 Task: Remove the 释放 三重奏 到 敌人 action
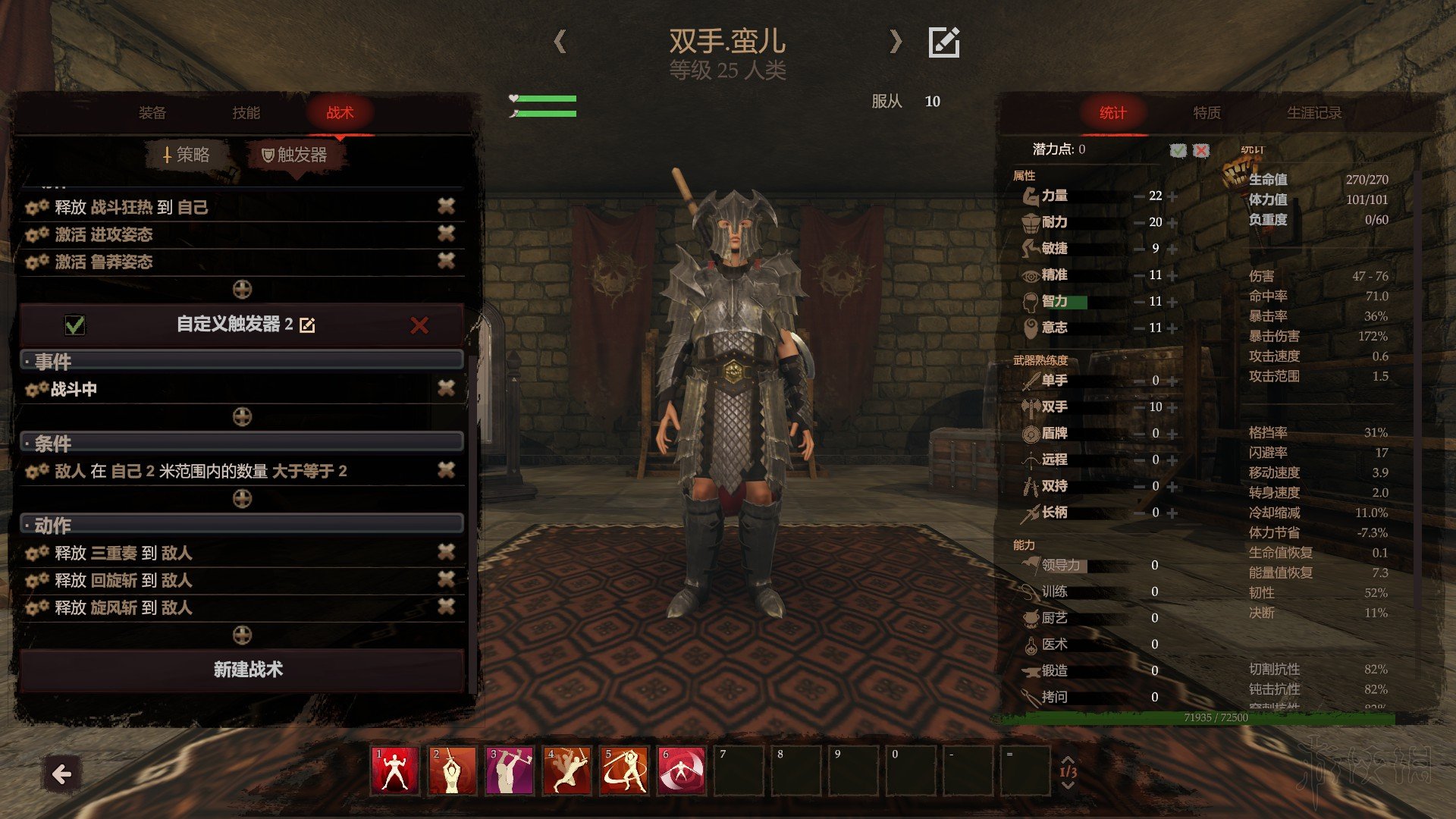tap(446, 552)
